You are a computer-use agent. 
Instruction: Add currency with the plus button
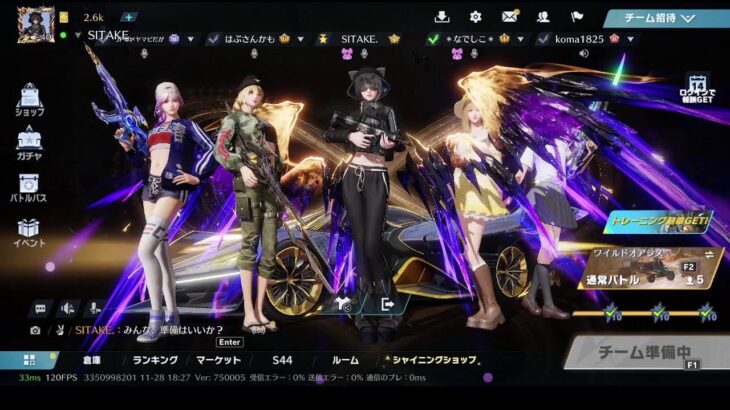(129, 17)
